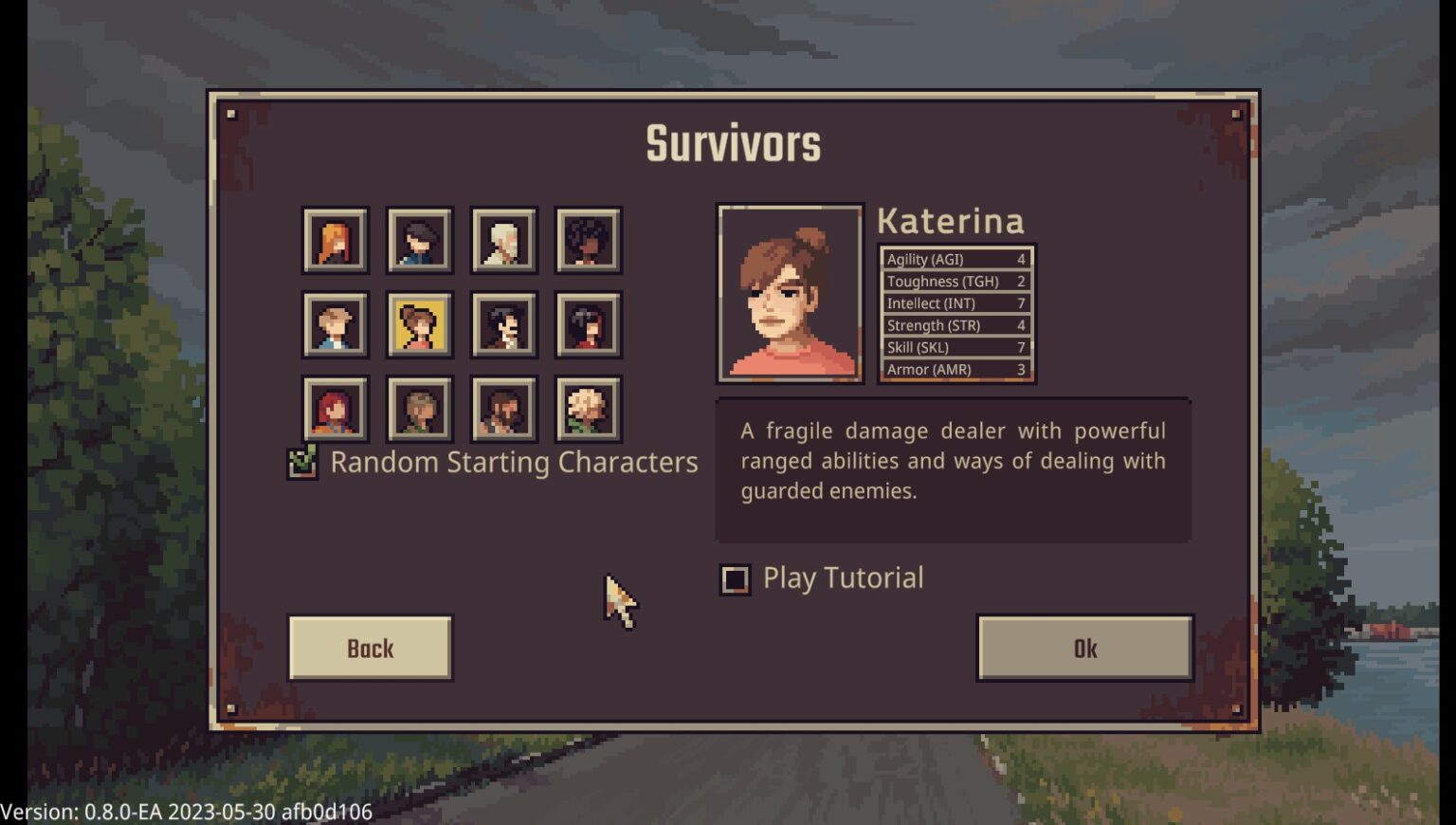The height and width of the screenshot is (825, 1456).
Task: Click the Agility (AGI) stat row
Action: click(955, 259)
